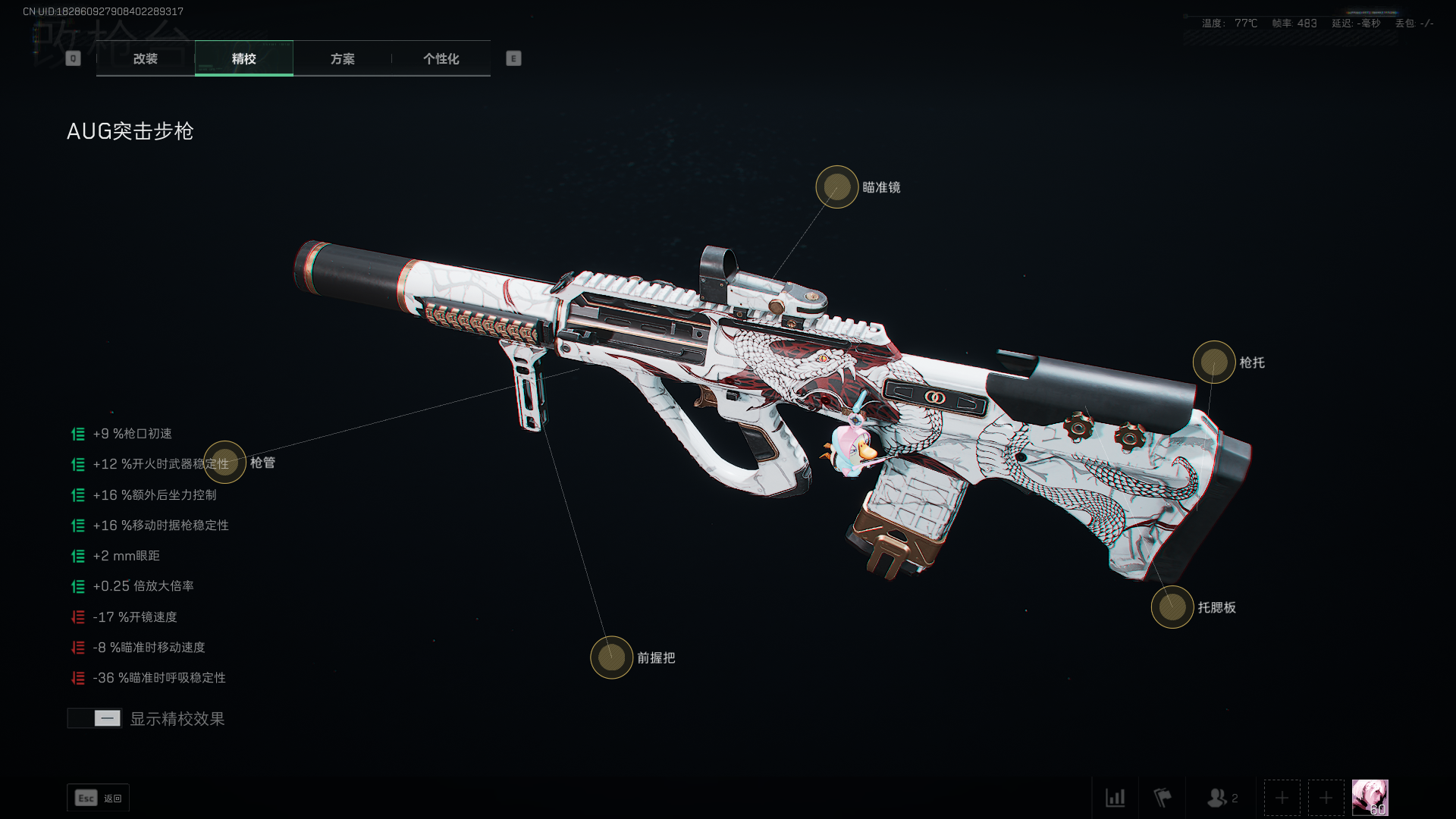Open the flags icon in bottom bar
The height and width of the screenshot is (819, 1456).
pos(1162,798)
